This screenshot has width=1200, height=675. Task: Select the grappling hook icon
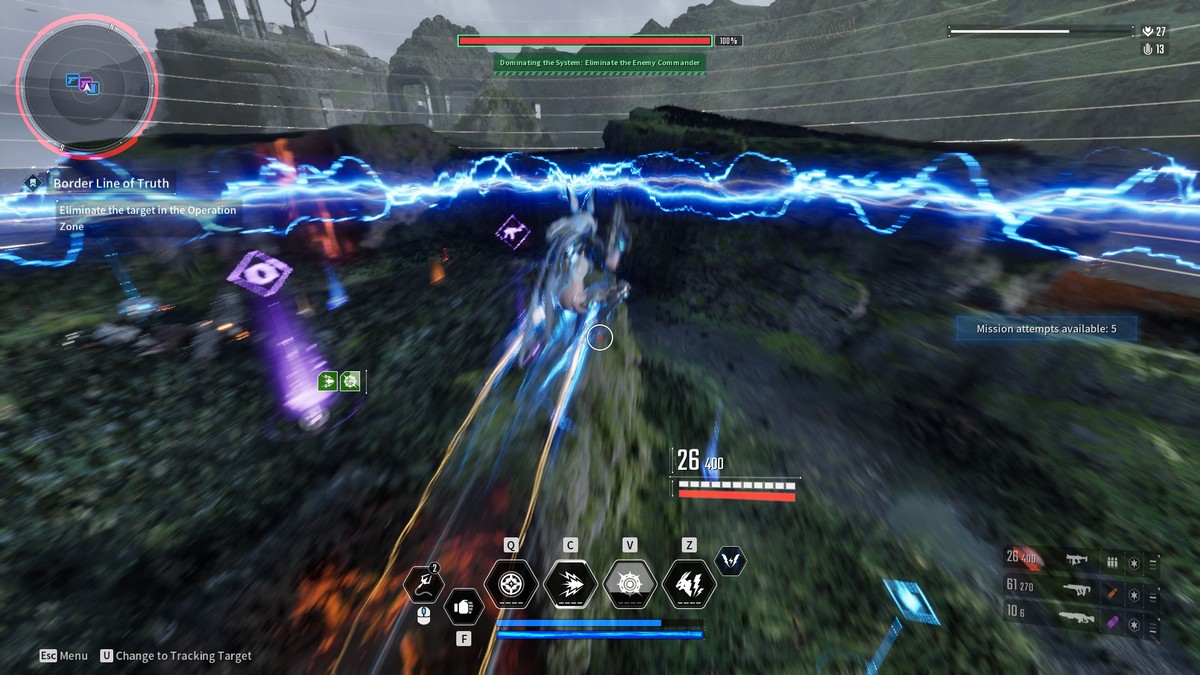point(424,584)
